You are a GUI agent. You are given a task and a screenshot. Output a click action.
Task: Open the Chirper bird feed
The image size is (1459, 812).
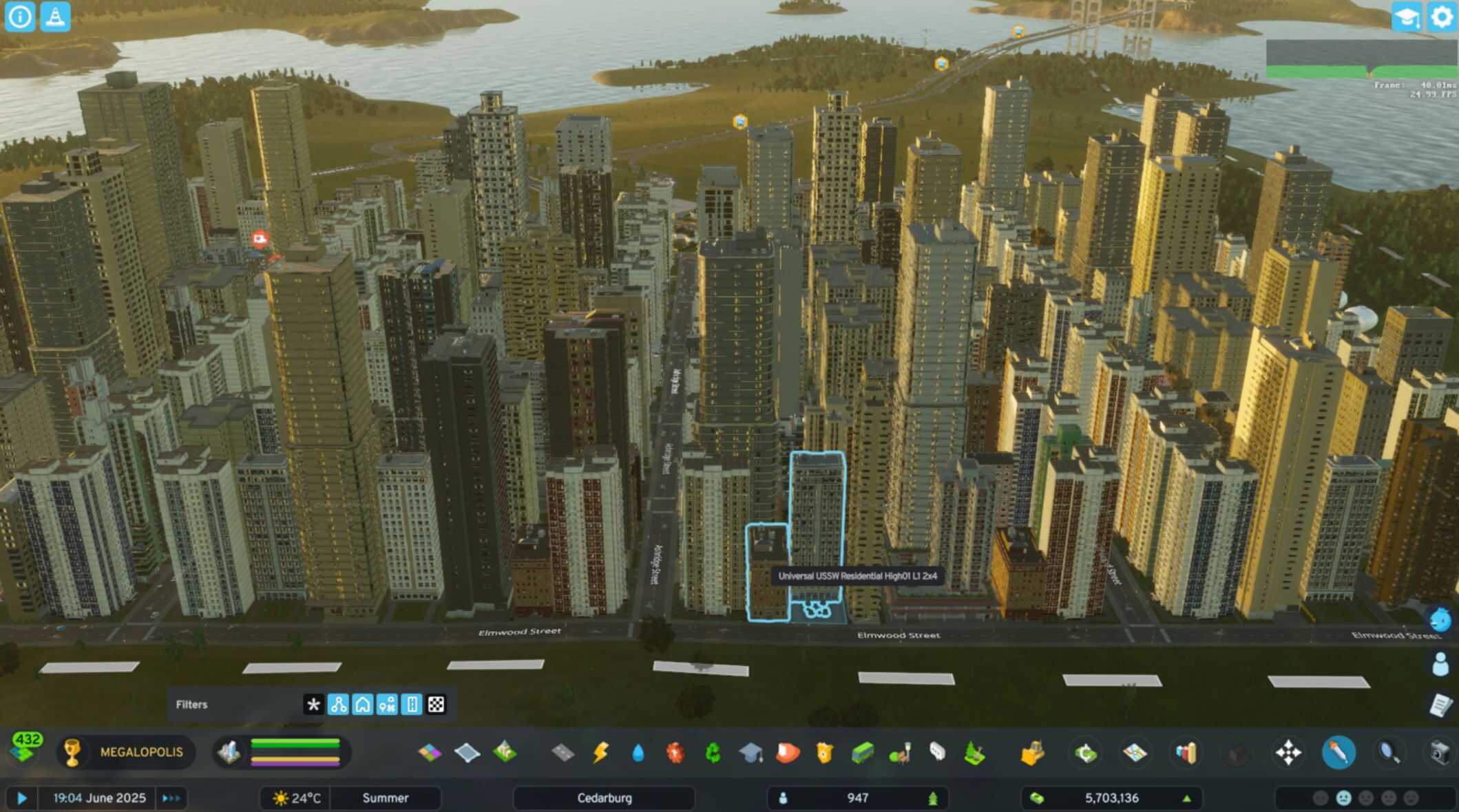coord(1440,620)
